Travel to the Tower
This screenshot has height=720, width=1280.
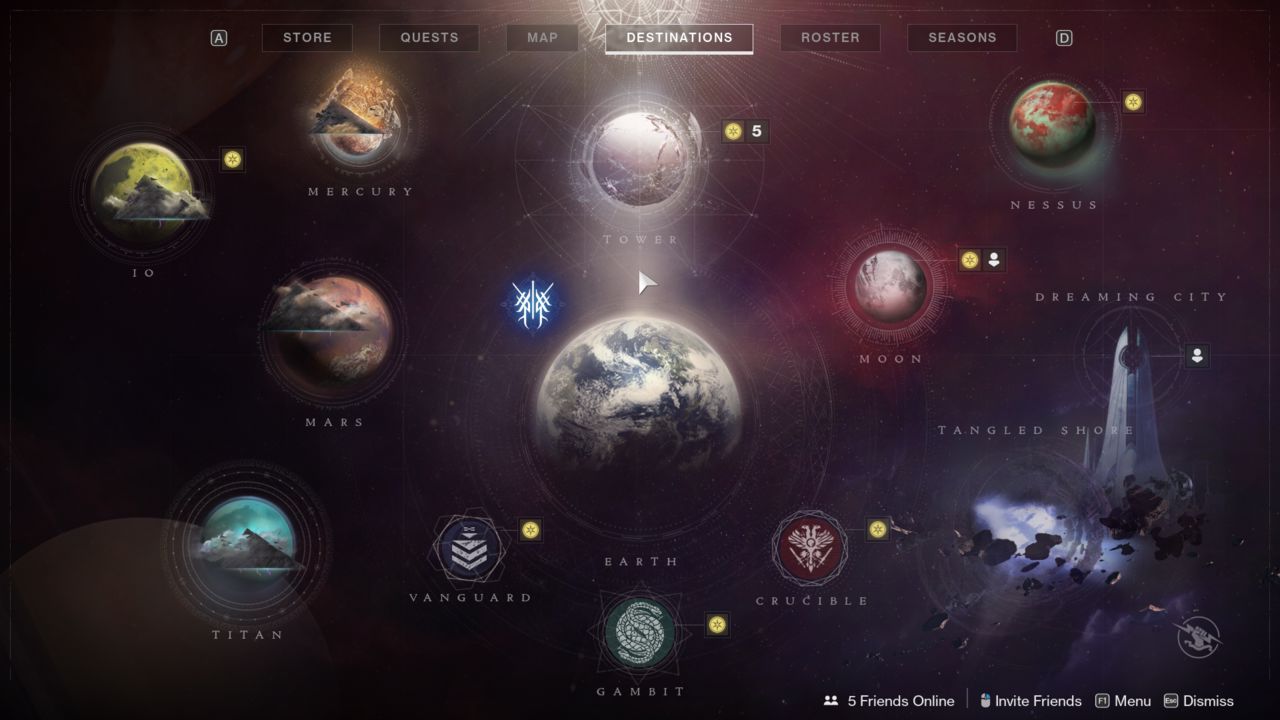(641, 159)
